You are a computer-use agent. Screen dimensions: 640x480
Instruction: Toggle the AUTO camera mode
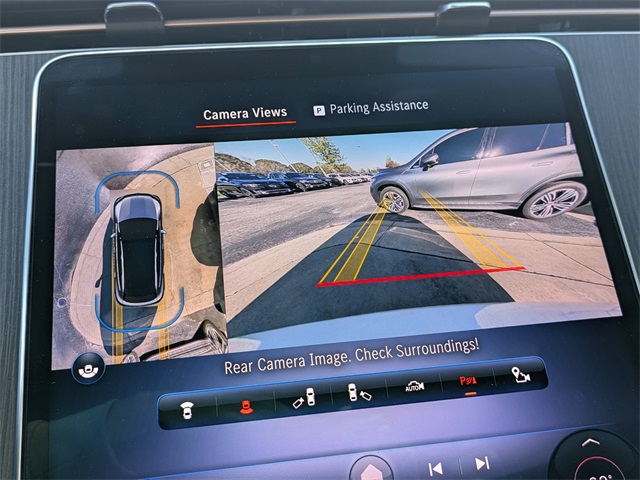coord(414,387)
